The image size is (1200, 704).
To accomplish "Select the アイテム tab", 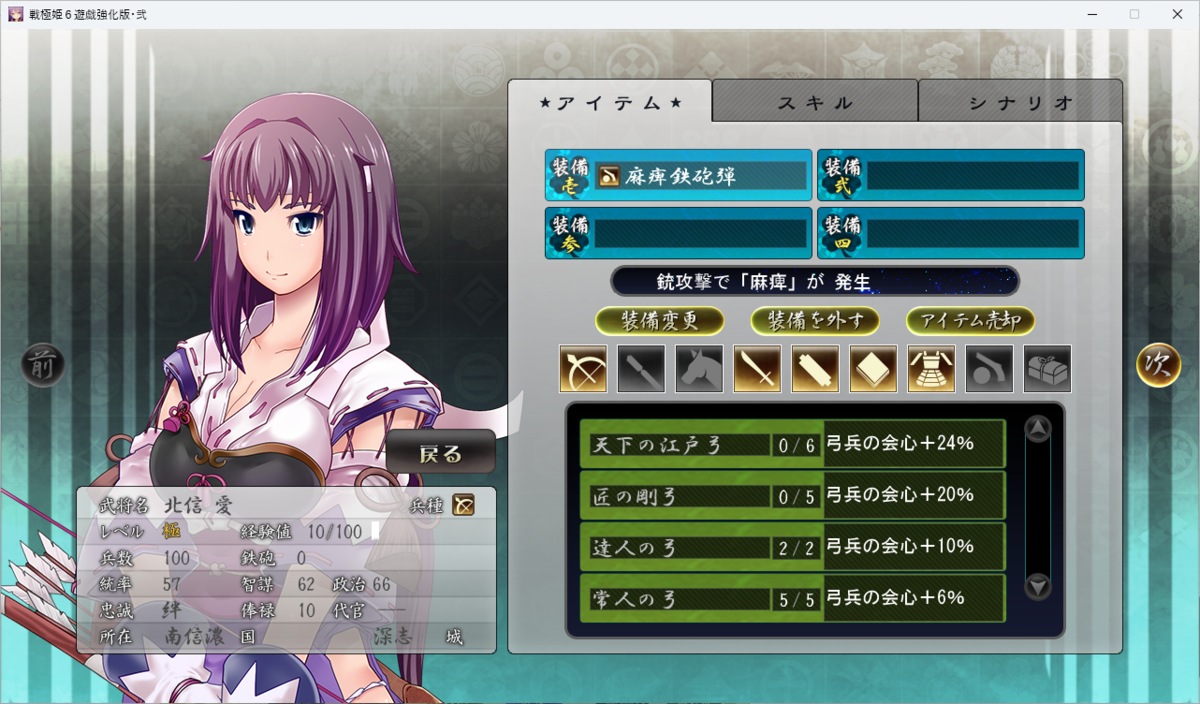I will [x=610, y=102].
